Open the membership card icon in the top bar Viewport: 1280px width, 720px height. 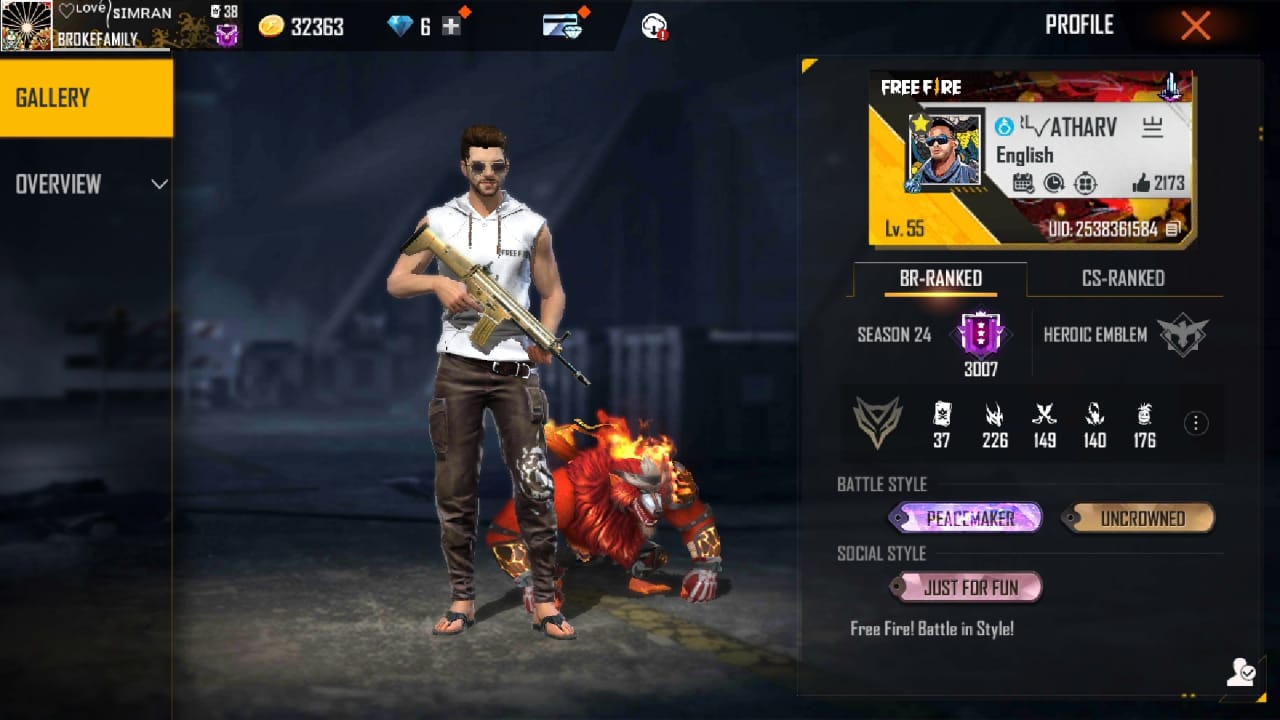563,26
